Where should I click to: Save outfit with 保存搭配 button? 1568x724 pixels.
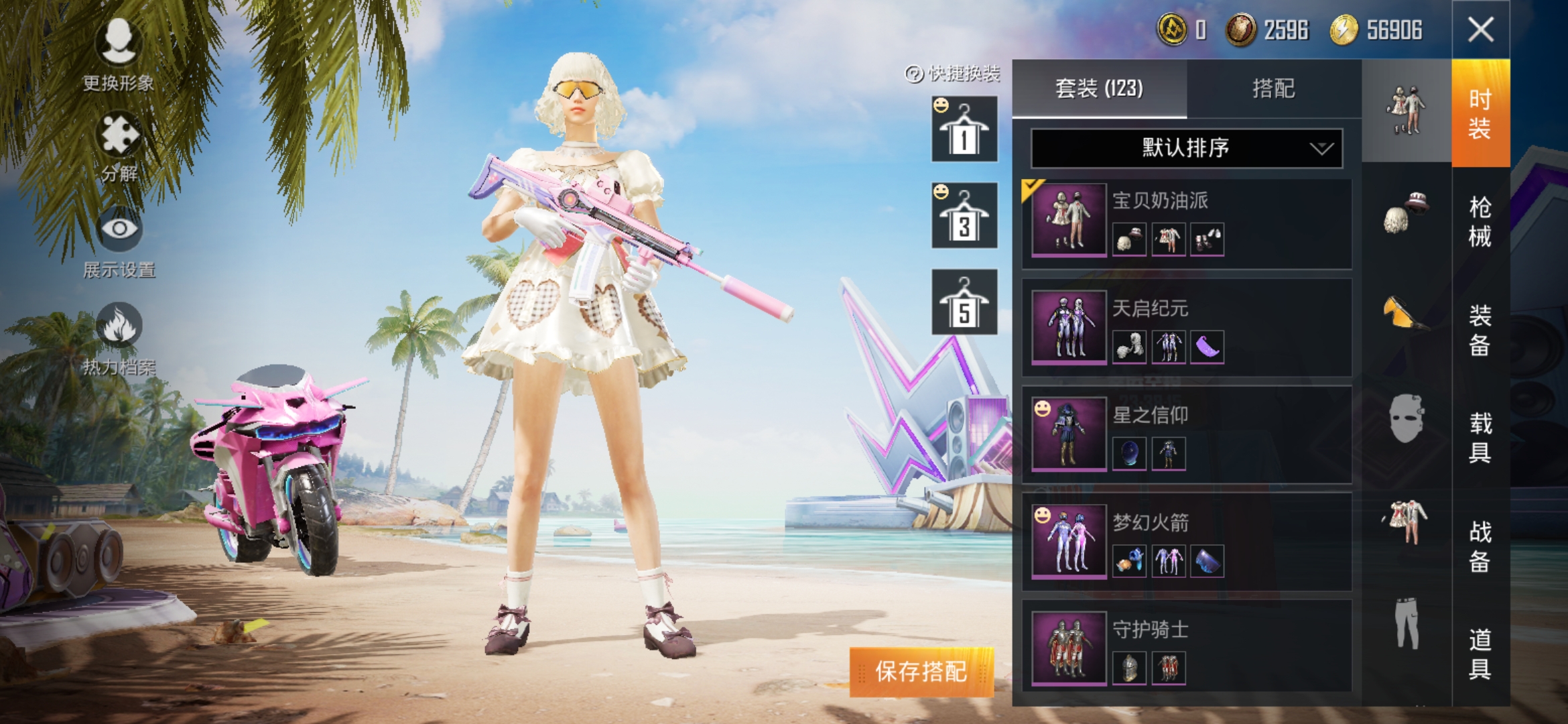[921, 671]
